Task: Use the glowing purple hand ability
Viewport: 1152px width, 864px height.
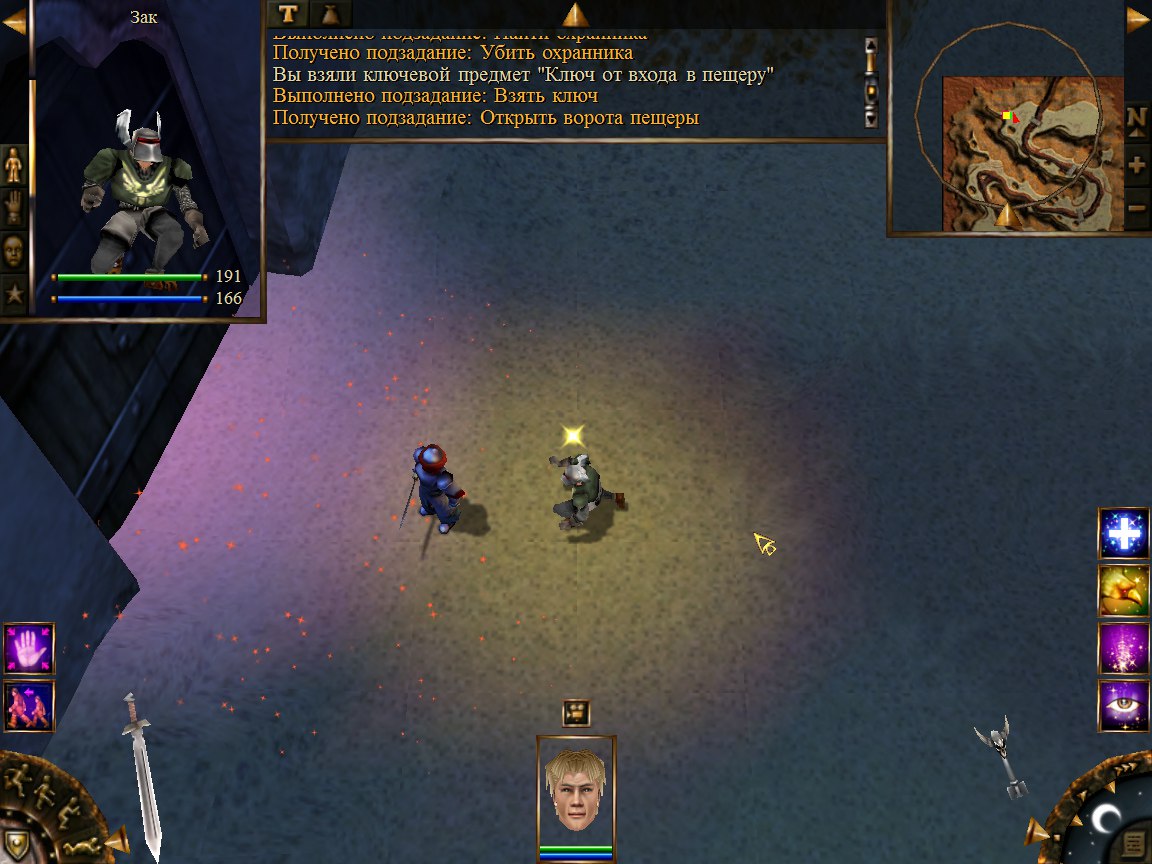Action: [x=29, y=648]
